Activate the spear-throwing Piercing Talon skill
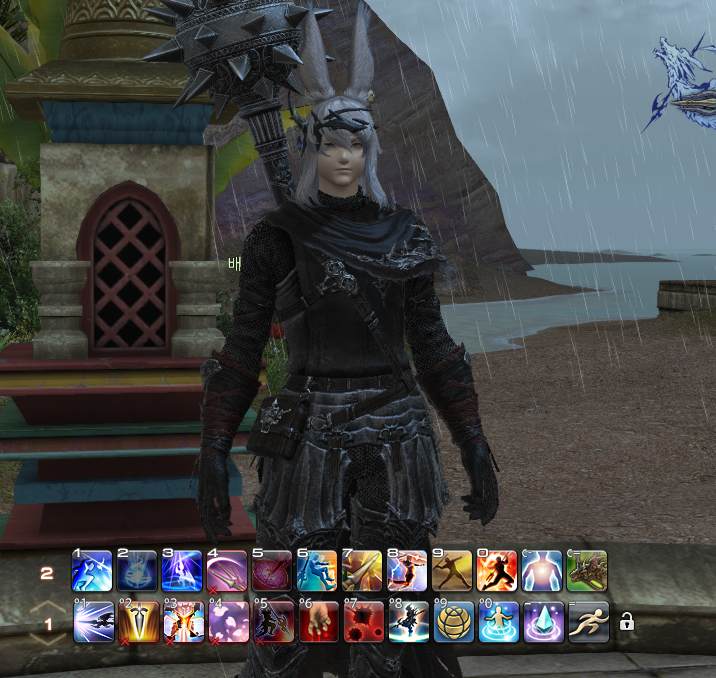 [x=453, y=571]
